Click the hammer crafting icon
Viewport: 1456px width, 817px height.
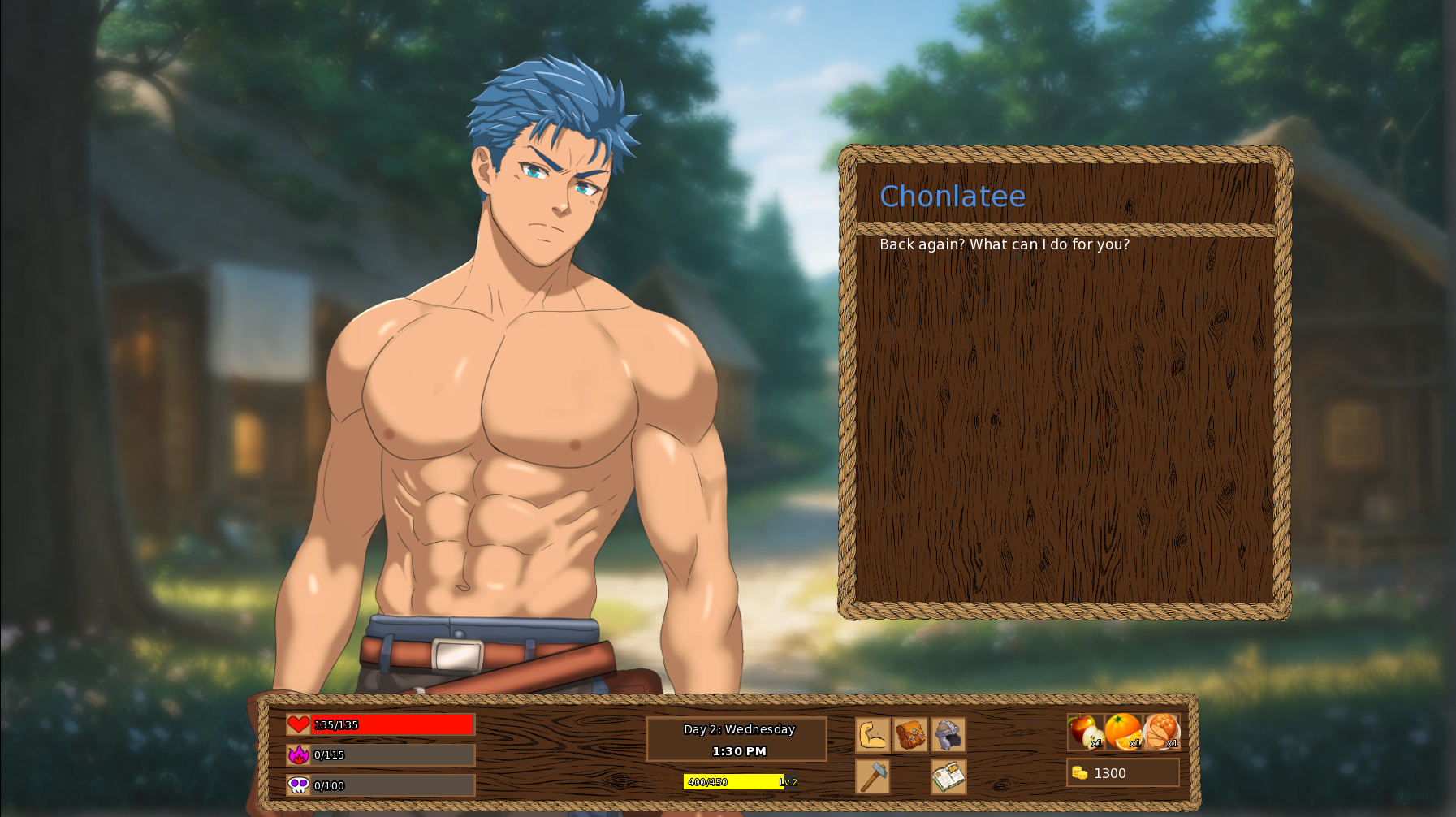871,778
